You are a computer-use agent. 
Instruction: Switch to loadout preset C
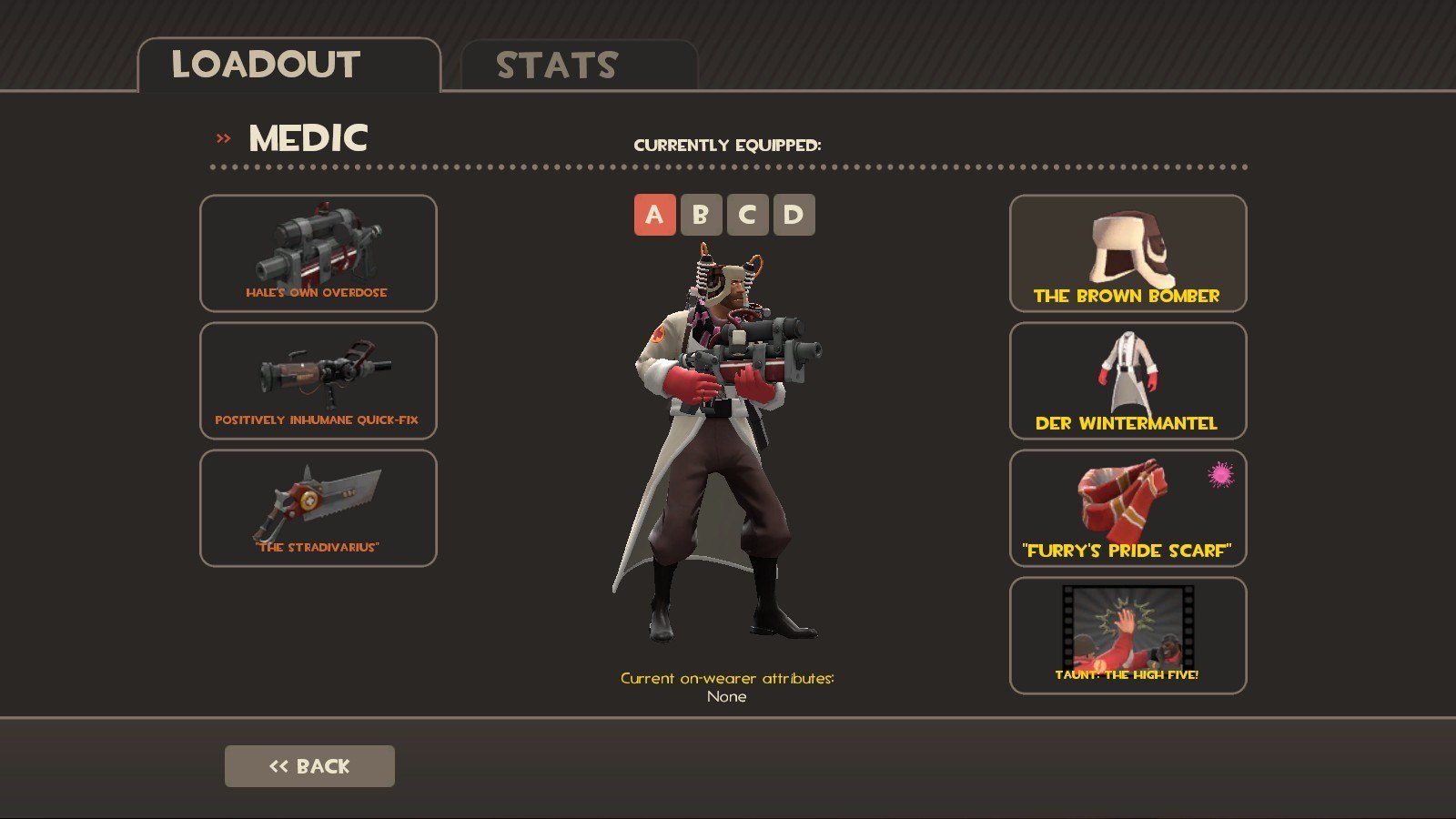(x=747, y=215)
